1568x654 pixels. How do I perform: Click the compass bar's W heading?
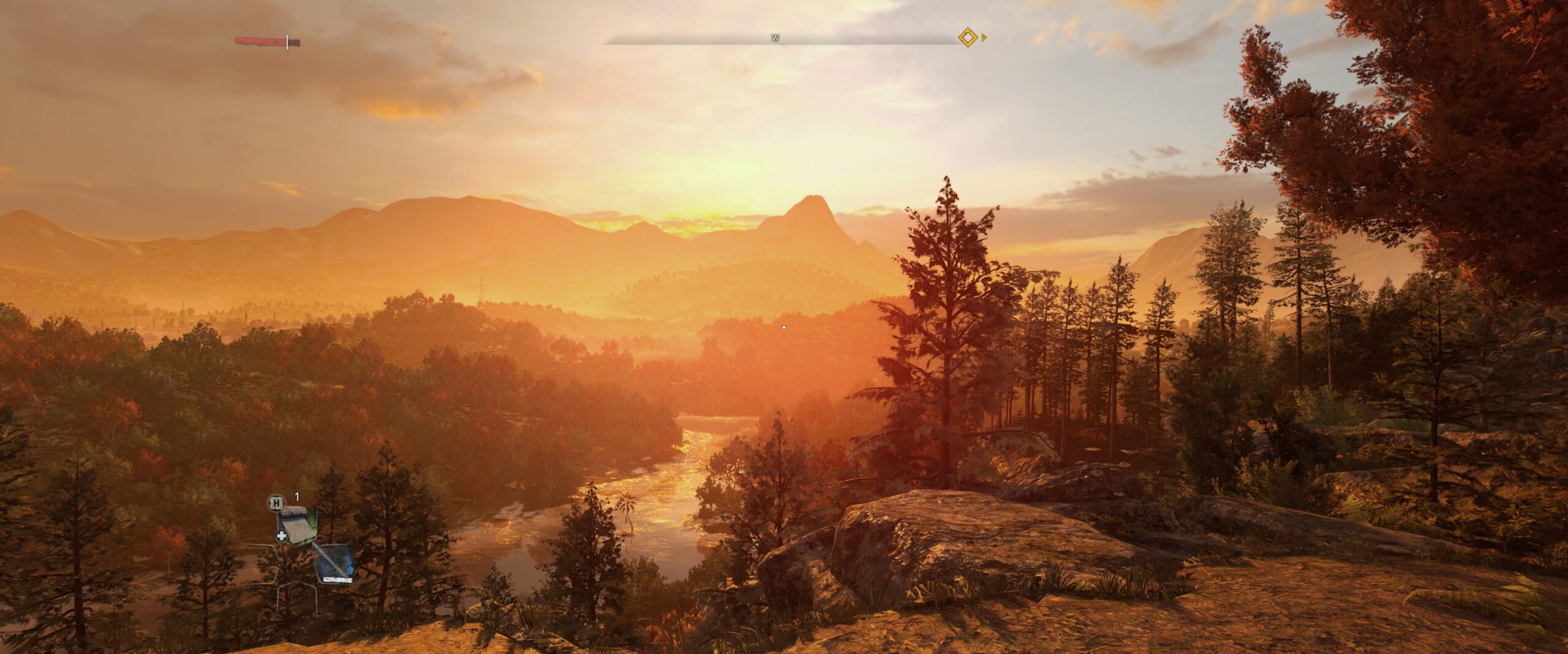click(x=775, y=39)
